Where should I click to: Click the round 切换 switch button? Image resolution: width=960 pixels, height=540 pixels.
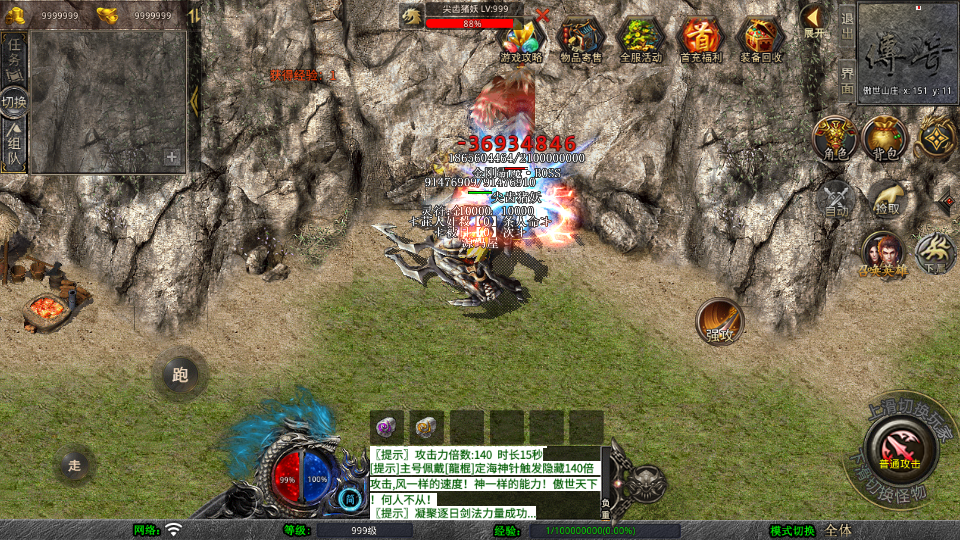tap(15, 102)
